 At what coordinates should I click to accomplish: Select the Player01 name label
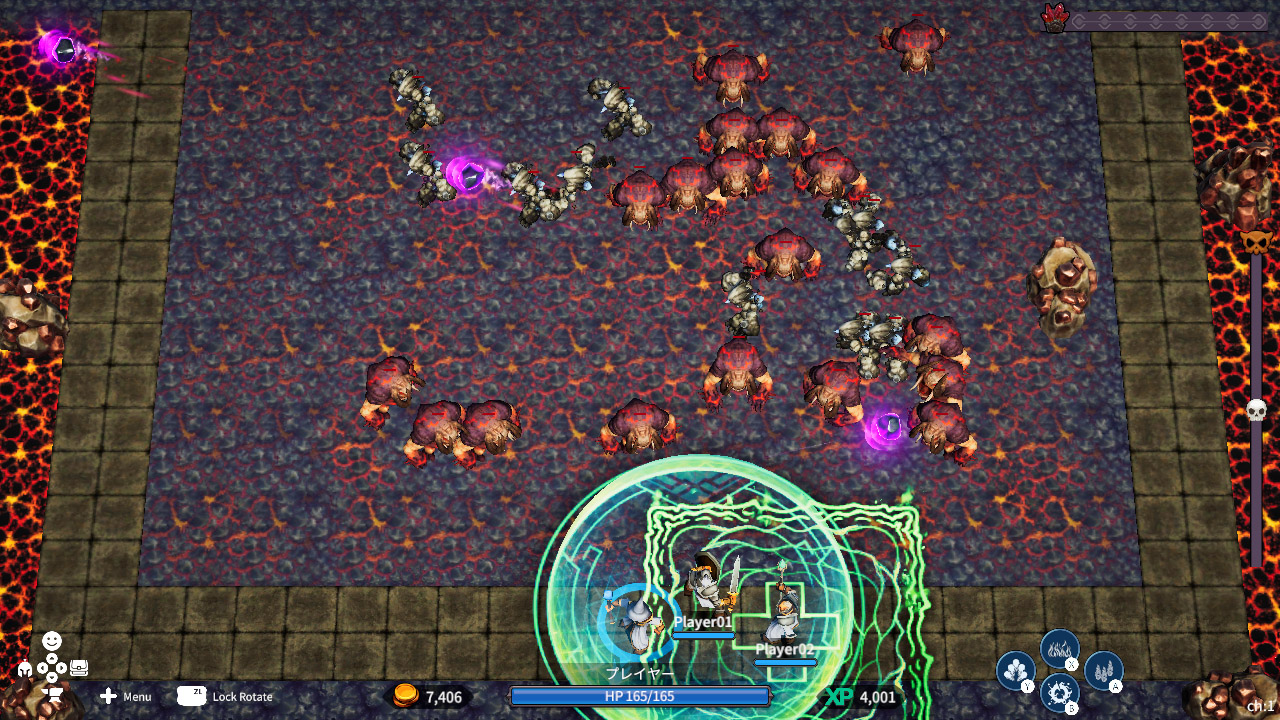click(x=703, y=620)
